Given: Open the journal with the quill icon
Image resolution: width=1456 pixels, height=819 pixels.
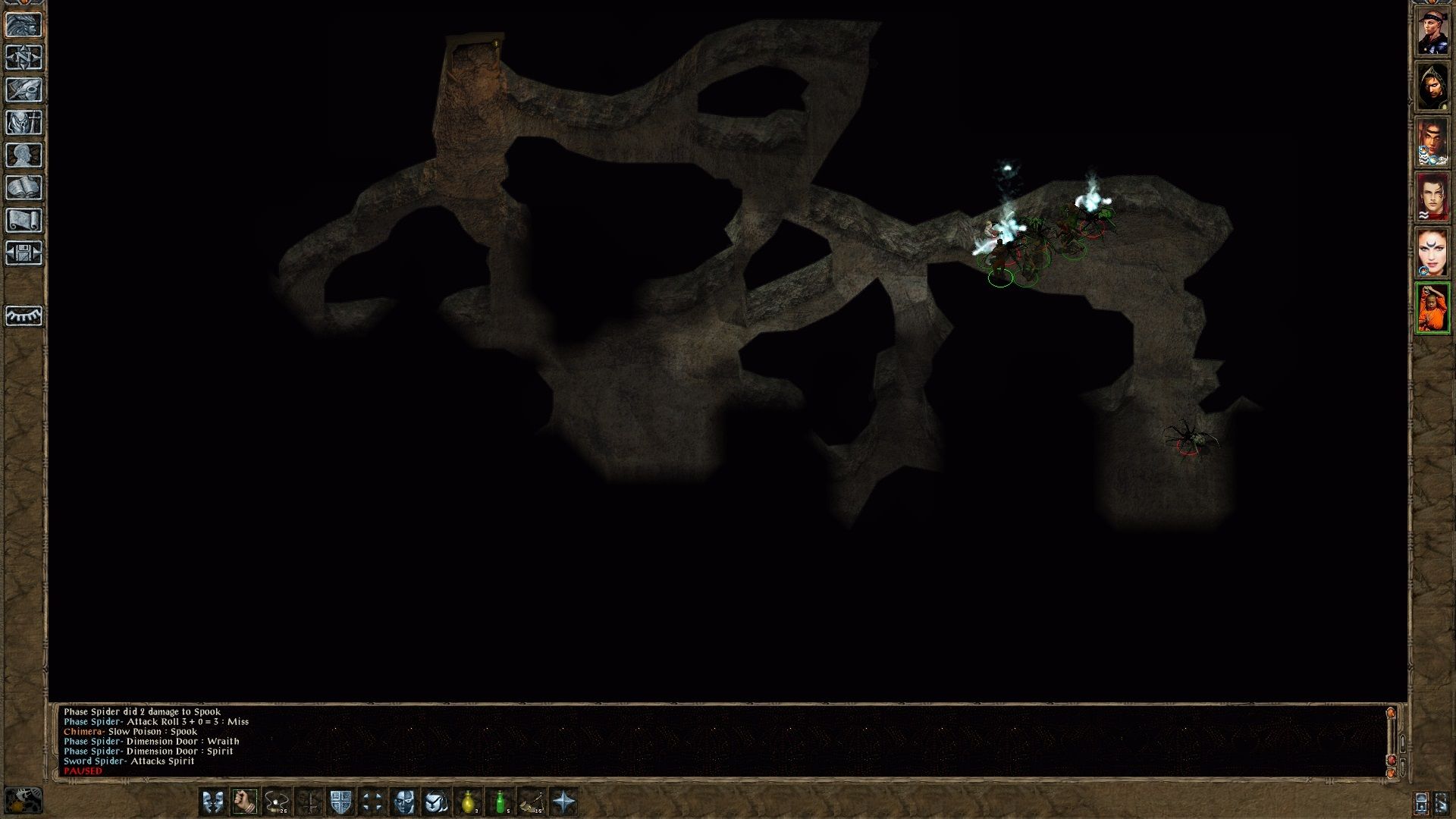Looking at the screenshot, I should 25,90.
